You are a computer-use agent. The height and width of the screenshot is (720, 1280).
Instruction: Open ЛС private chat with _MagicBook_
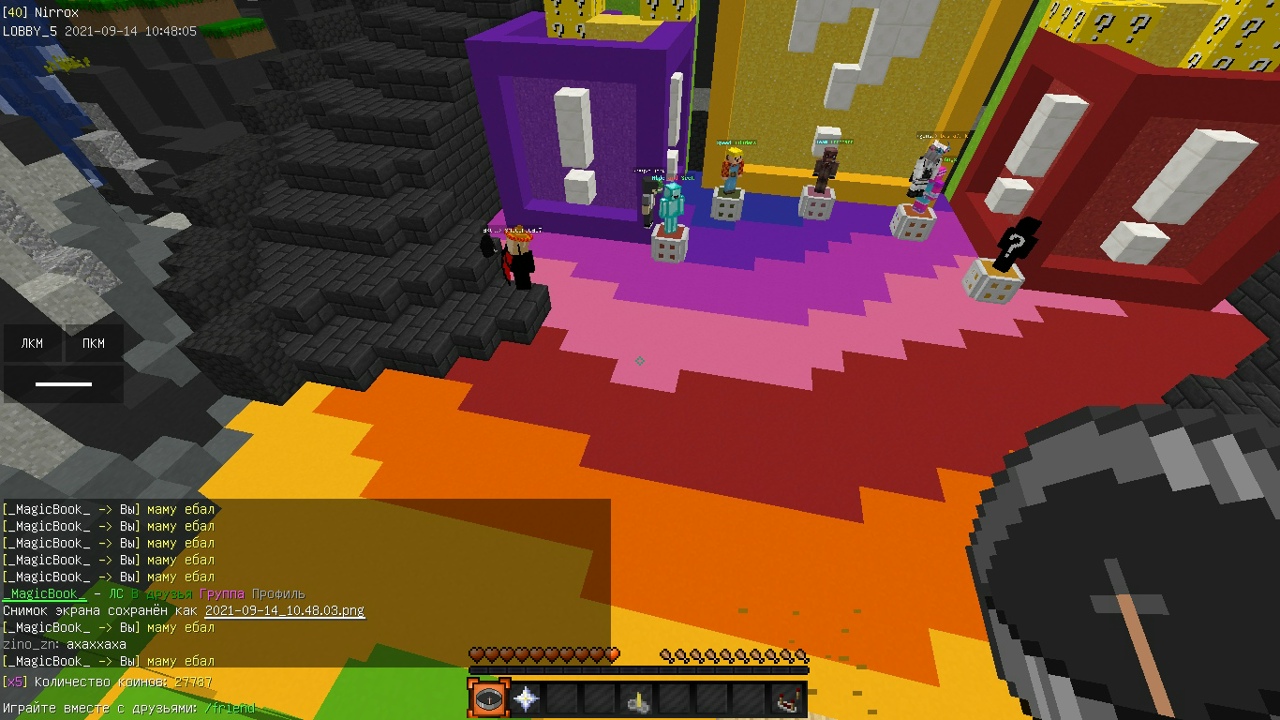pos(114,593)
